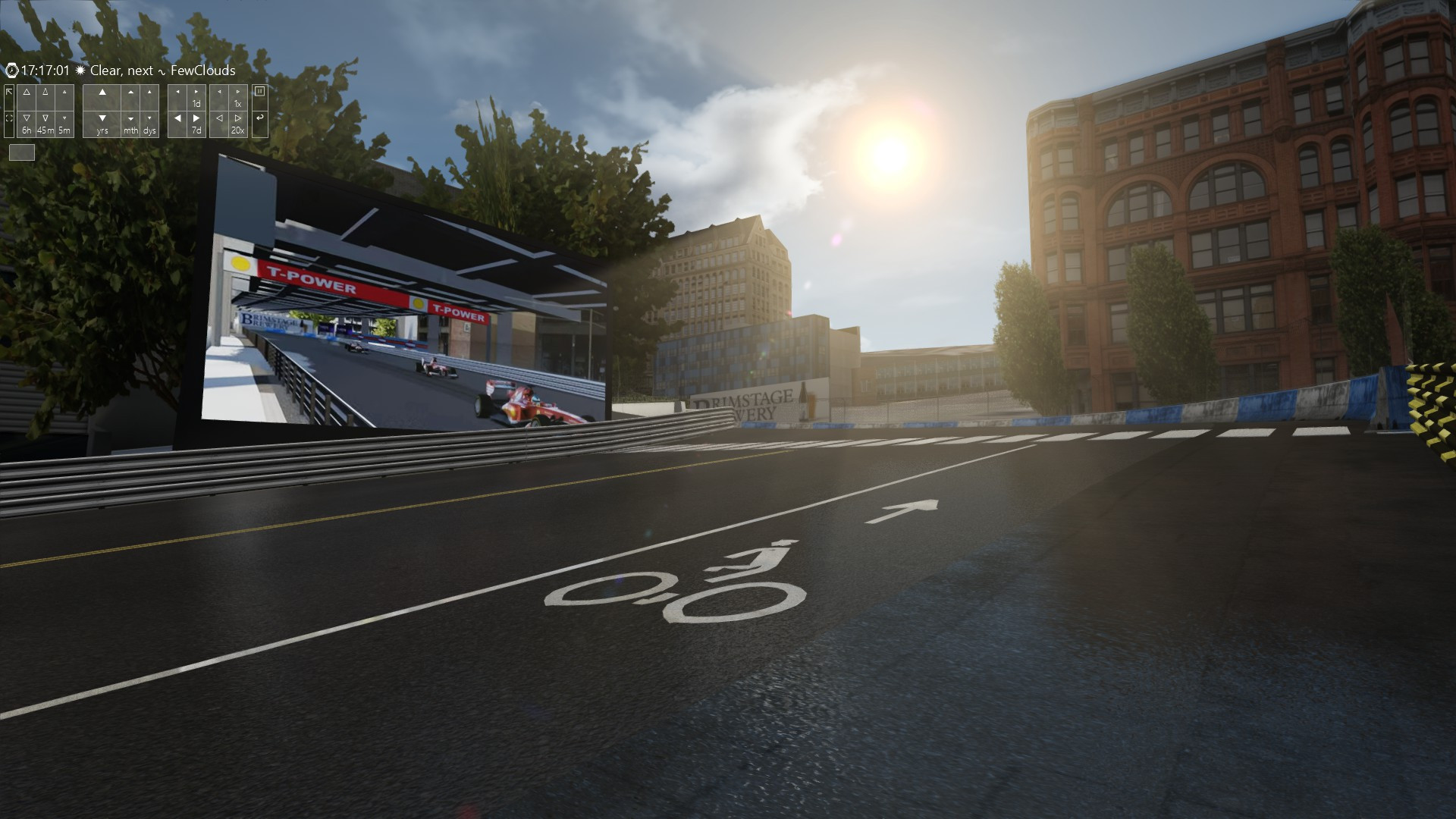Click the resize icon below the move arrow
The image size is (1456, 819).
[x=9, y=119]
